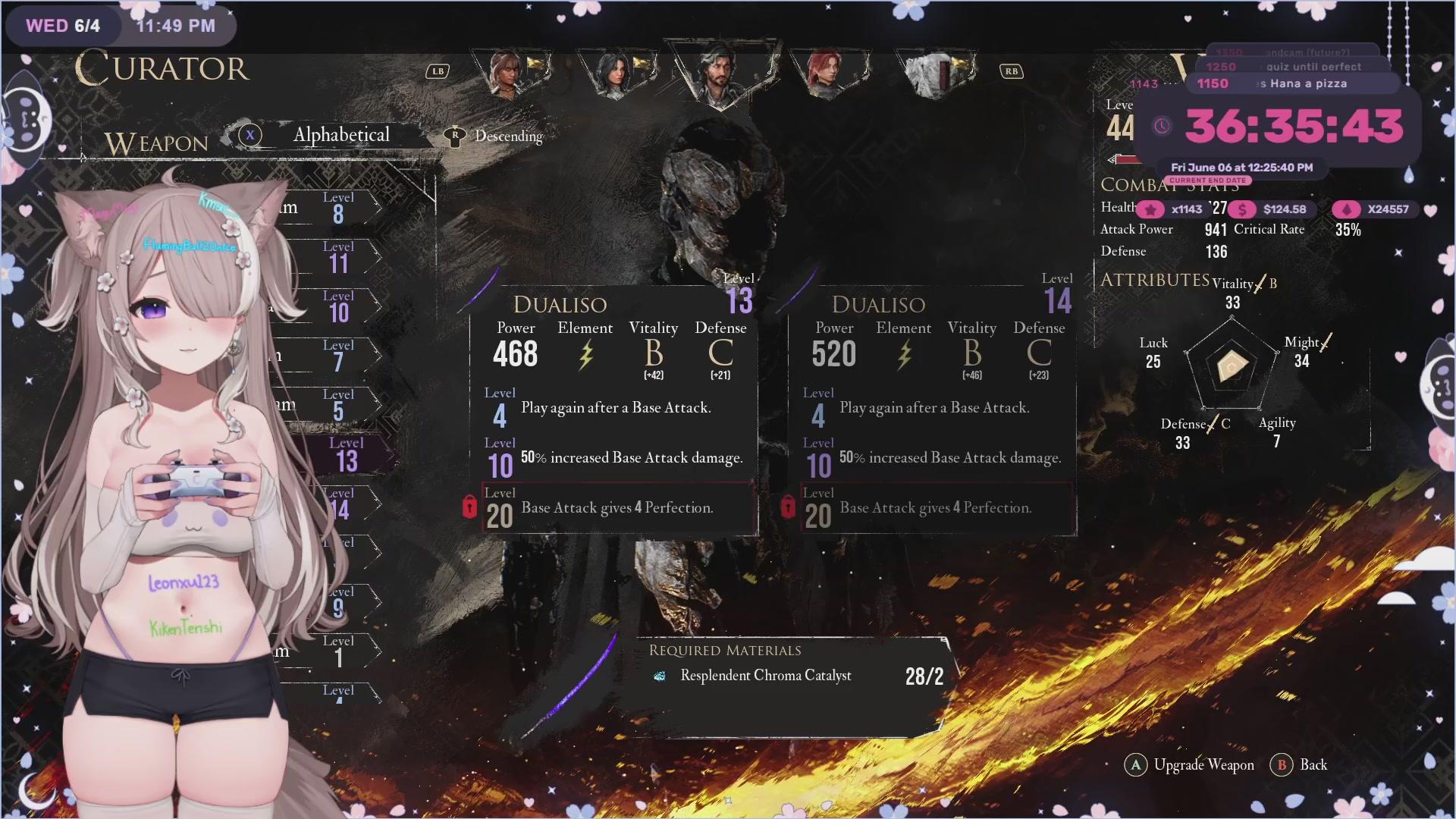Choose Verso's portrait at the top
This screenshot has height=819, width=1456.
(x=717, y=74)
